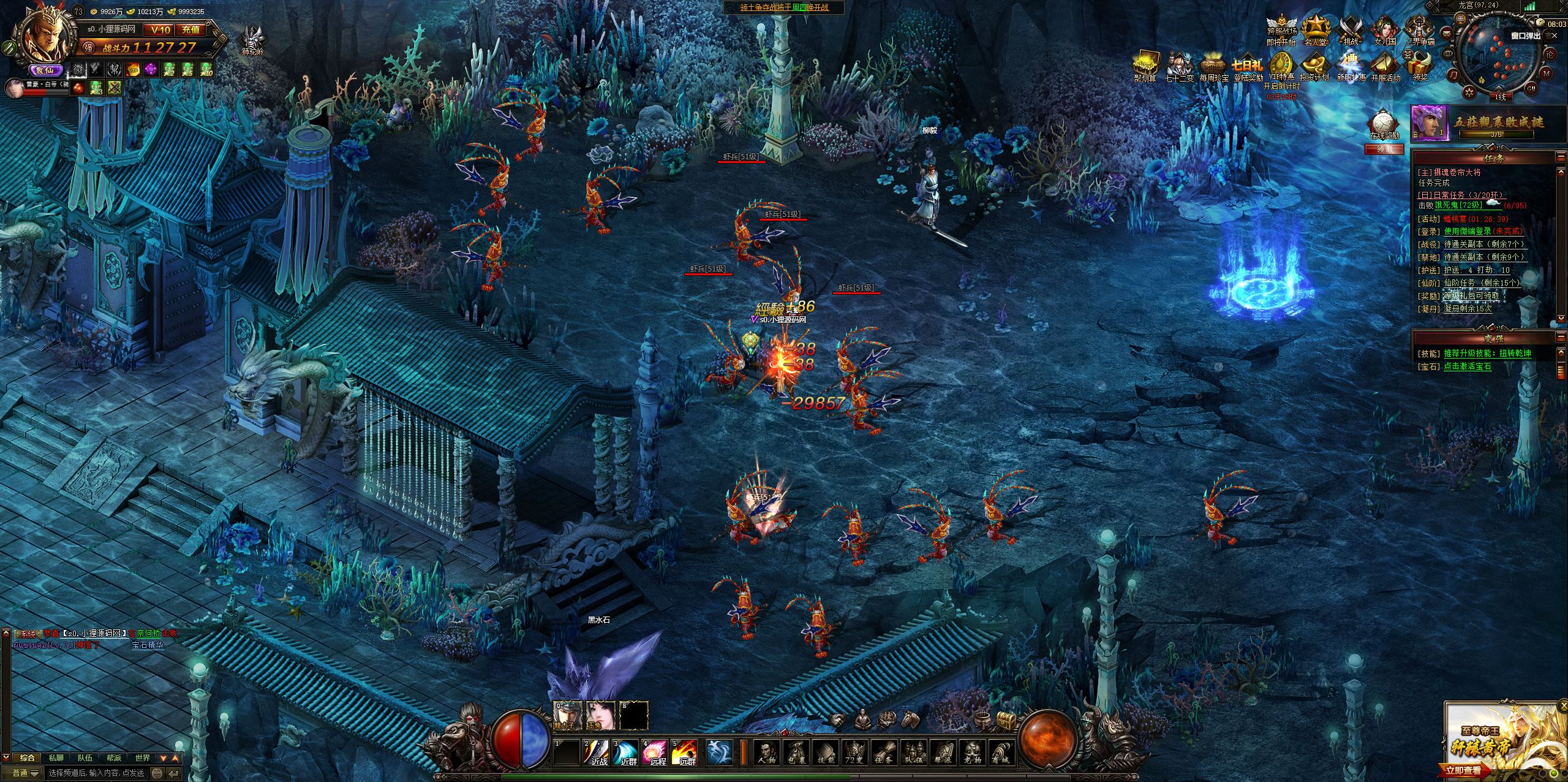The width and height of the screenshot is (1568, 782).
Task: Switch chat to the 世界 tab
Action: point(142,757)
